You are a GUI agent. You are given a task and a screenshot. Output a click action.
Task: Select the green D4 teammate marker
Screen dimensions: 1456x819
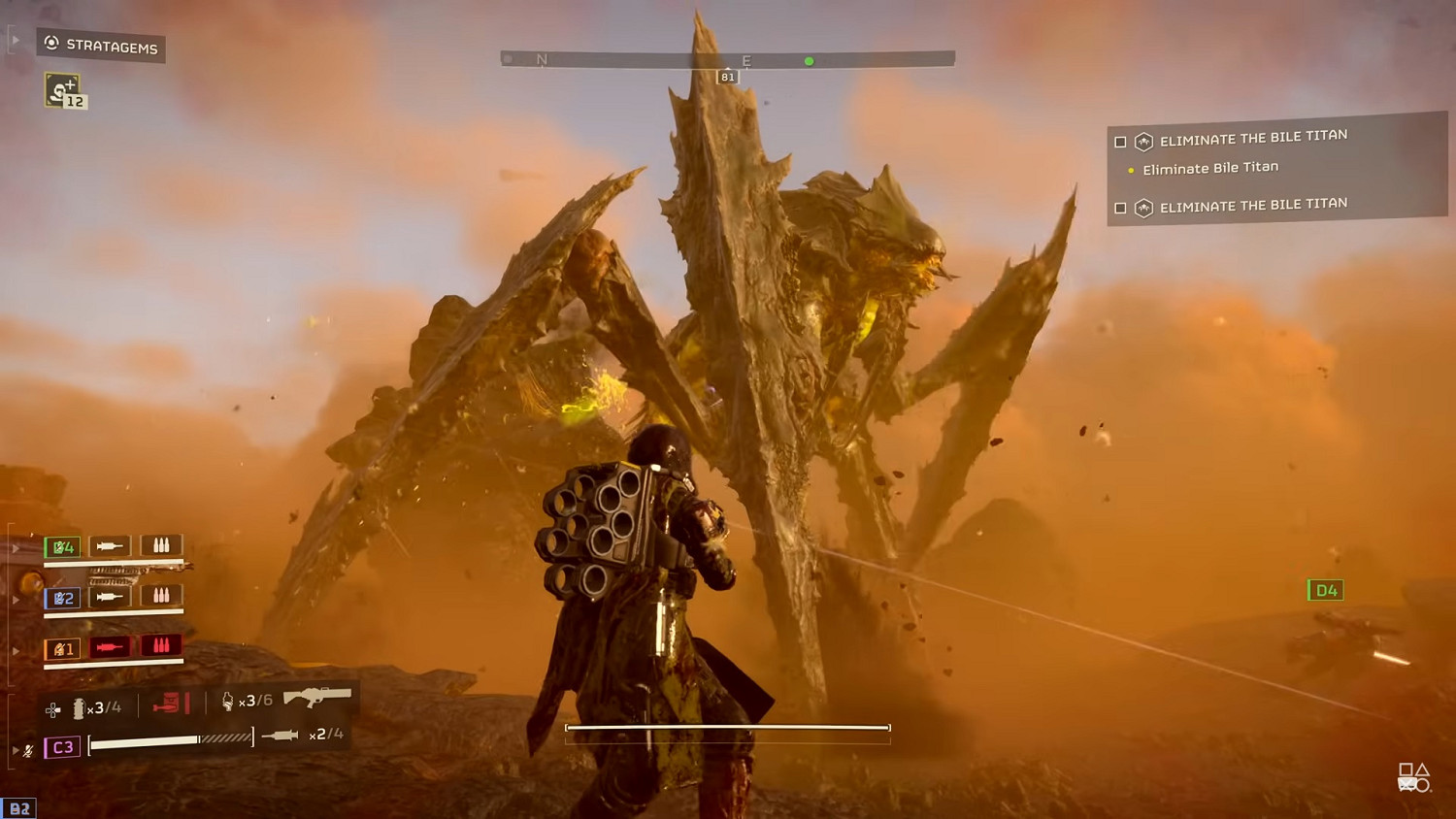1326,590
